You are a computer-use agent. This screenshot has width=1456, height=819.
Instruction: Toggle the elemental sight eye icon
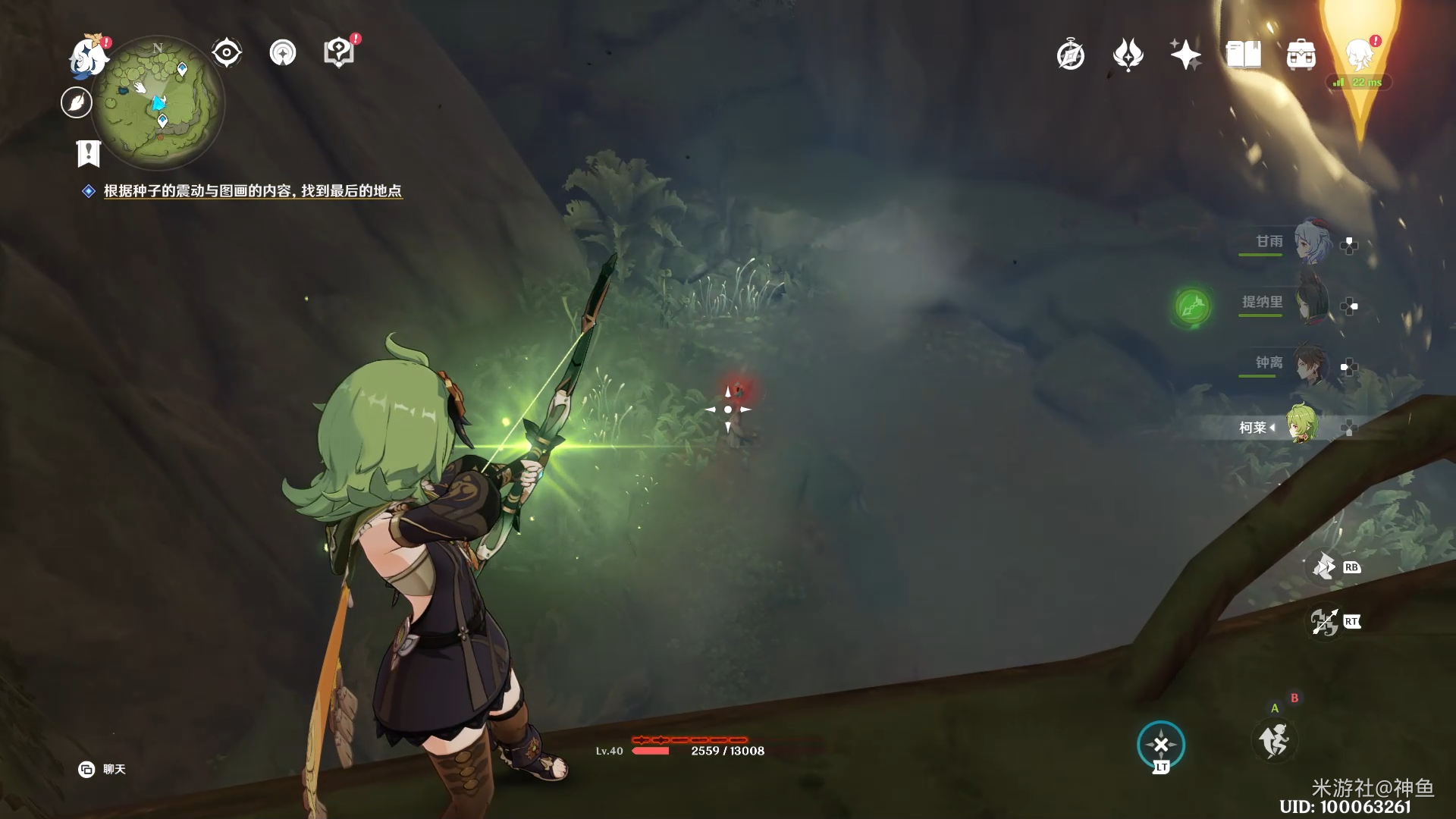point(226,53)
